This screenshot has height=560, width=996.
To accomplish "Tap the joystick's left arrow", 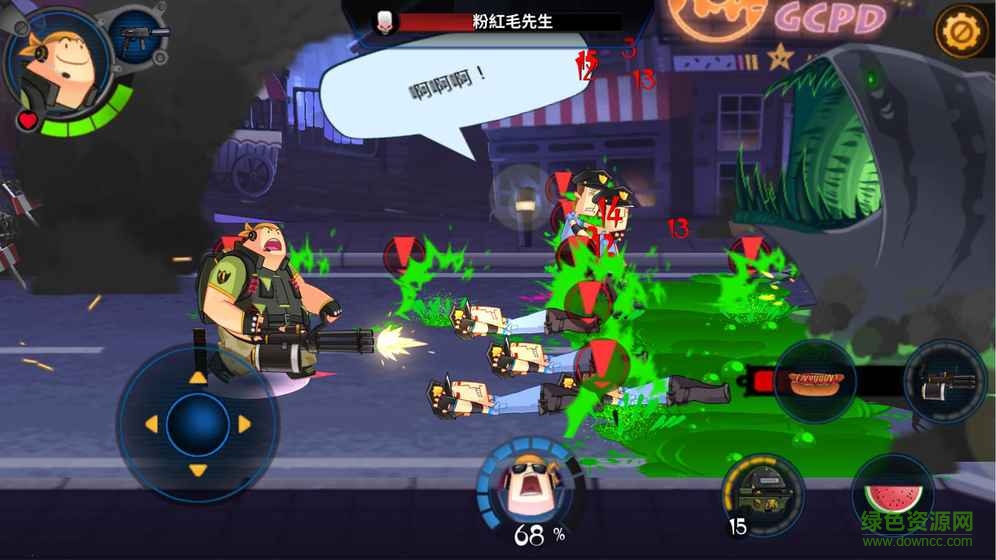I will (x=151, y=424).
